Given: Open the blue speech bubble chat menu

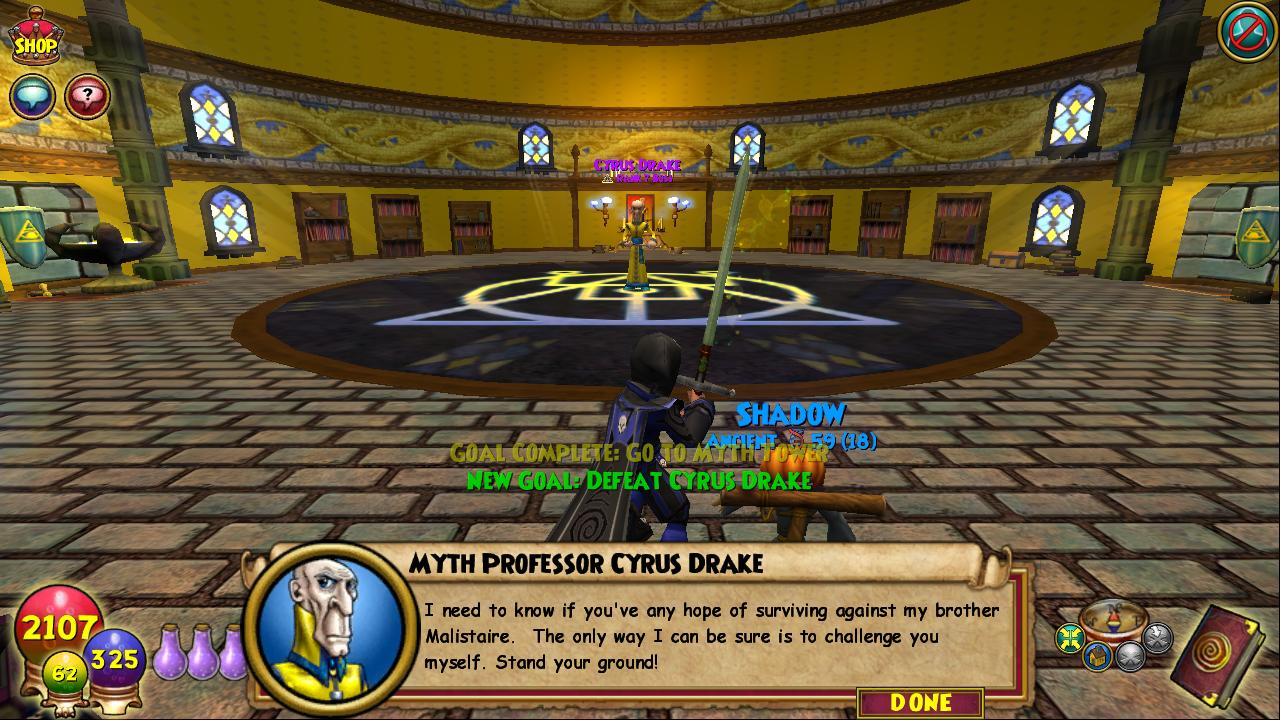Looking at the screenshot, I should click(x=32, y=97).
